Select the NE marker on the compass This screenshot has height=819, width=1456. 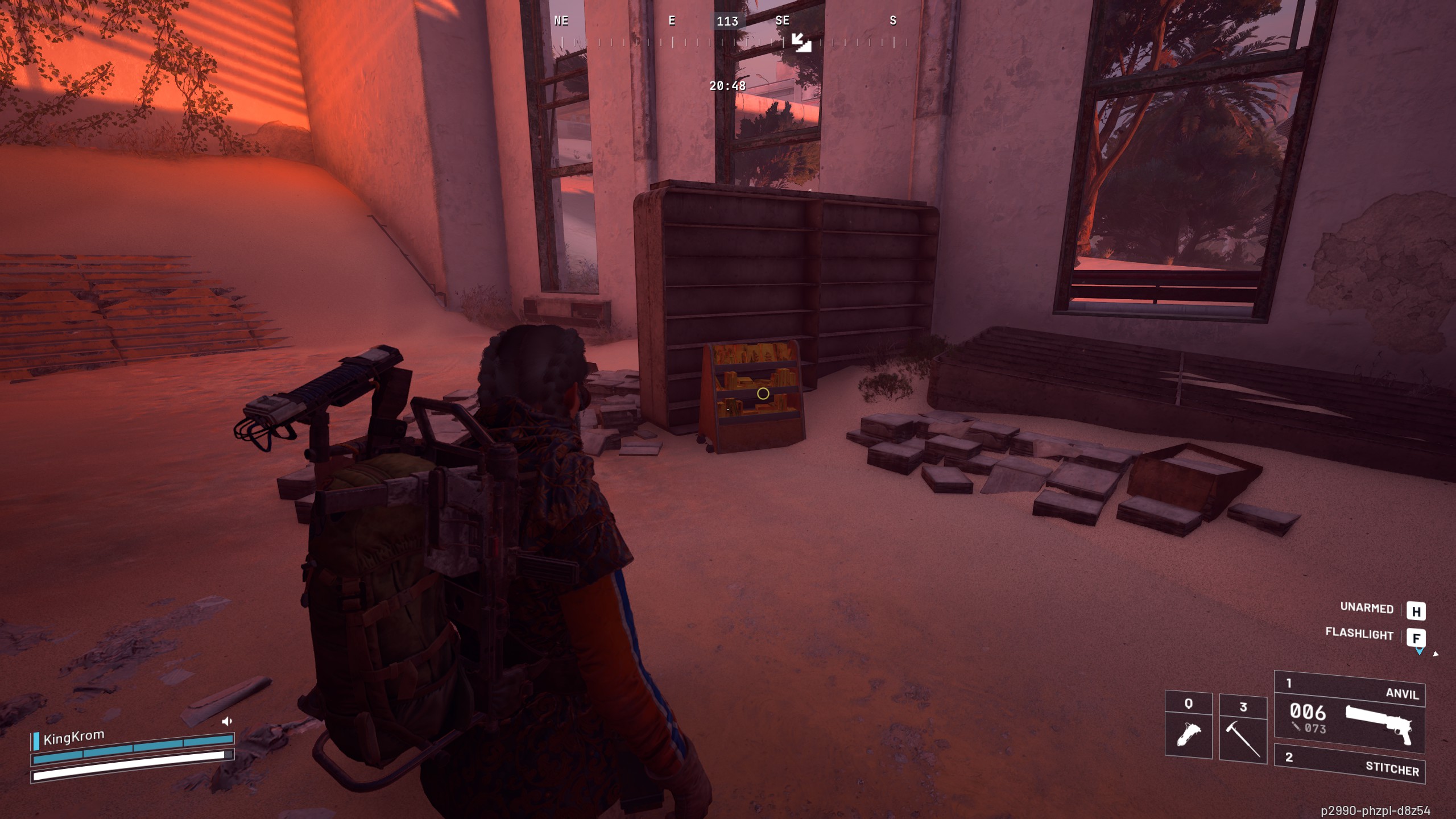click(561, 21)
